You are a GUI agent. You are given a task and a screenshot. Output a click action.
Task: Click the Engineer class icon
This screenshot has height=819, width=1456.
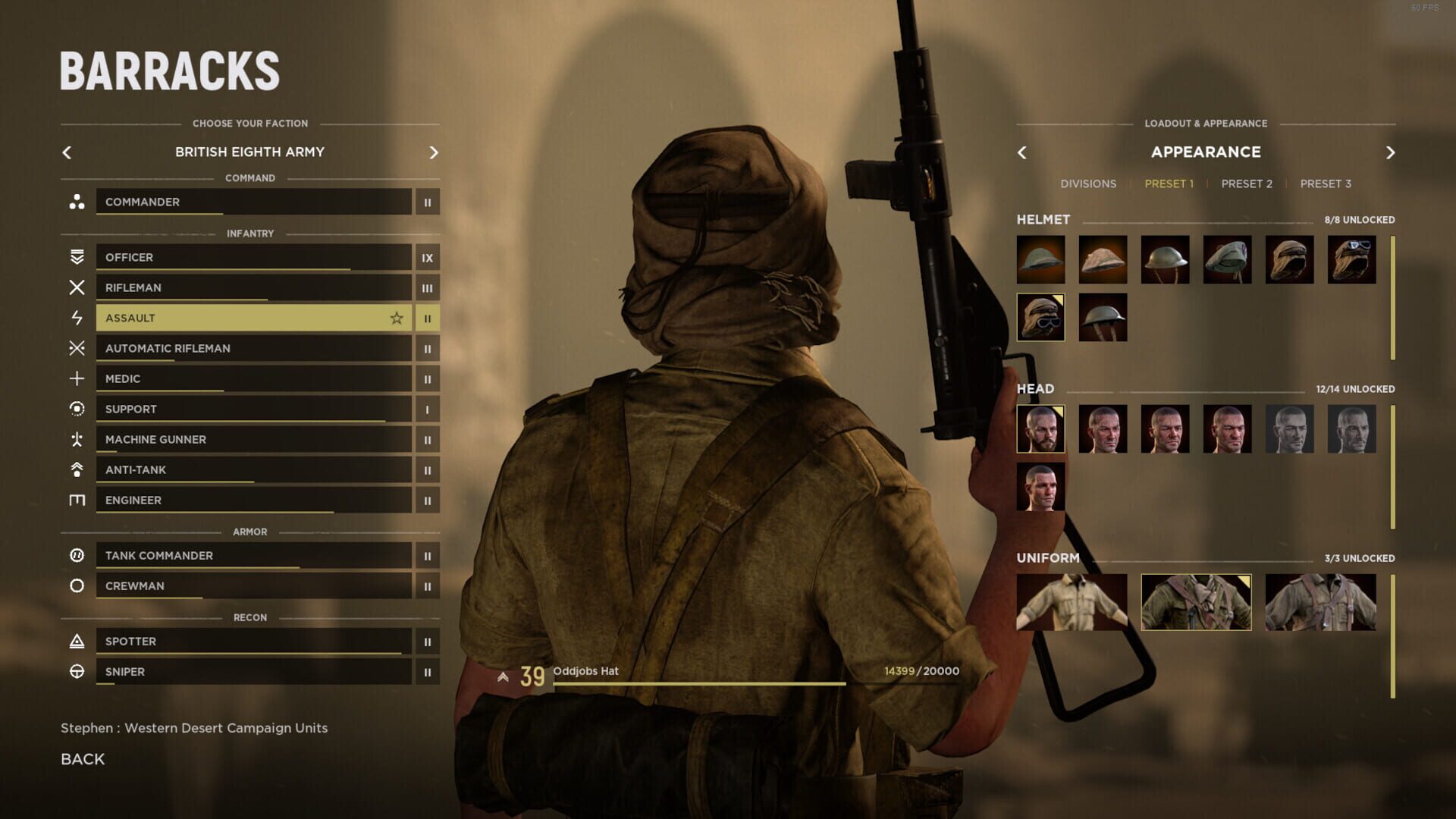pos(76,500)
